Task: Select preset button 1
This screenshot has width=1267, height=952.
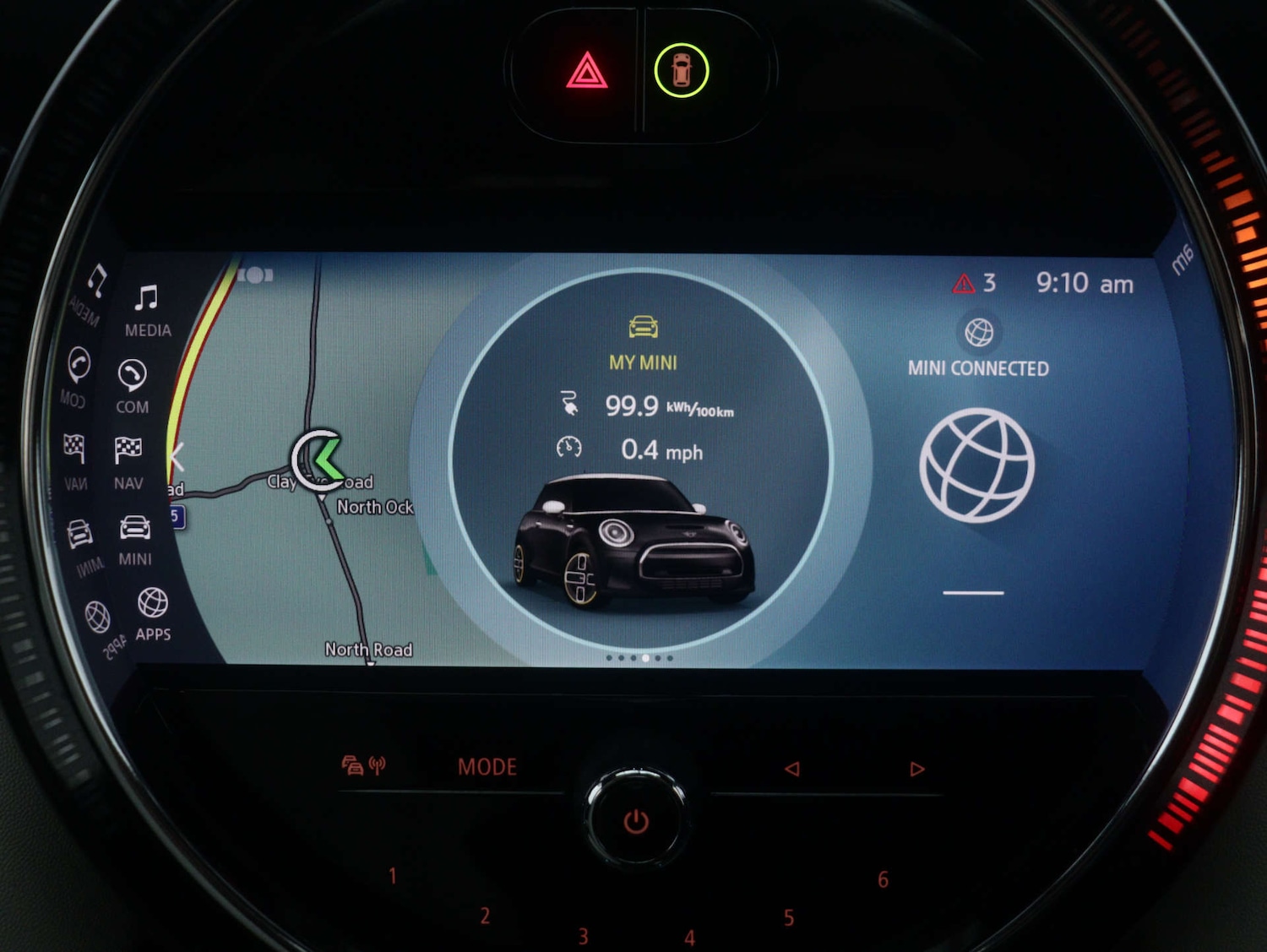Action: (393, 876)
